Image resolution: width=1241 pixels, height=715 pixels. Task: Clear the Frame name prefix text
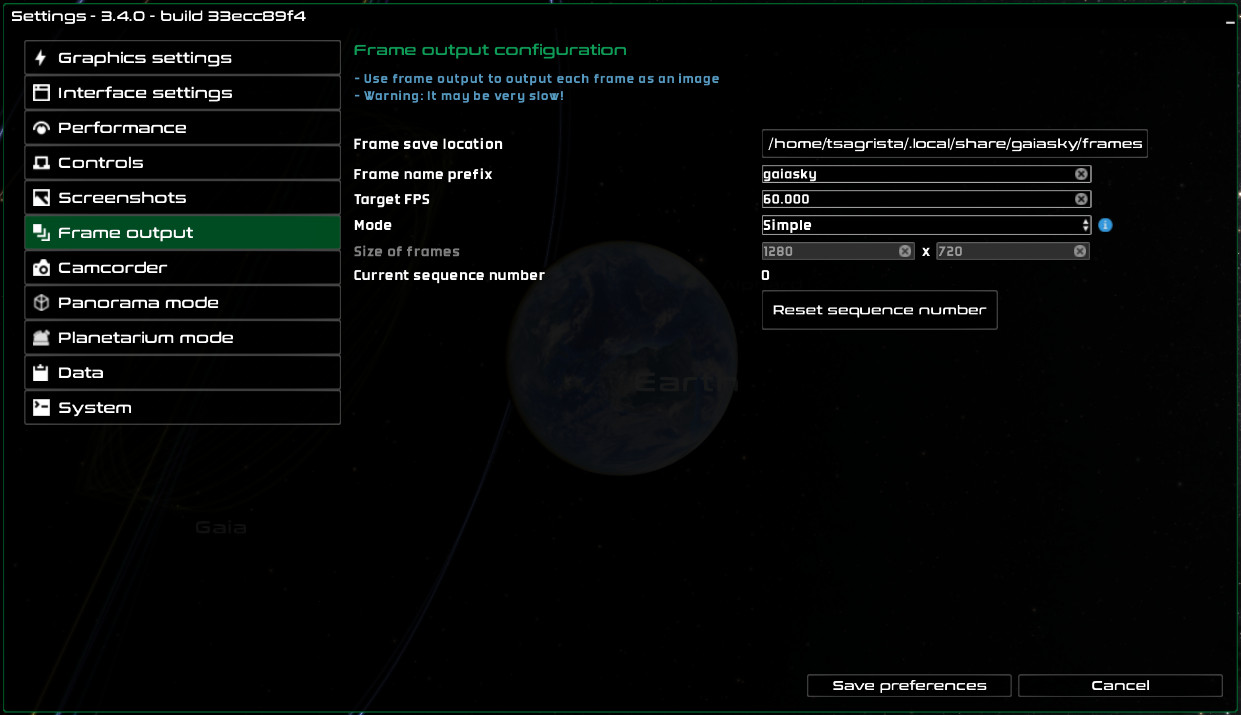[x=1081, y=174]
